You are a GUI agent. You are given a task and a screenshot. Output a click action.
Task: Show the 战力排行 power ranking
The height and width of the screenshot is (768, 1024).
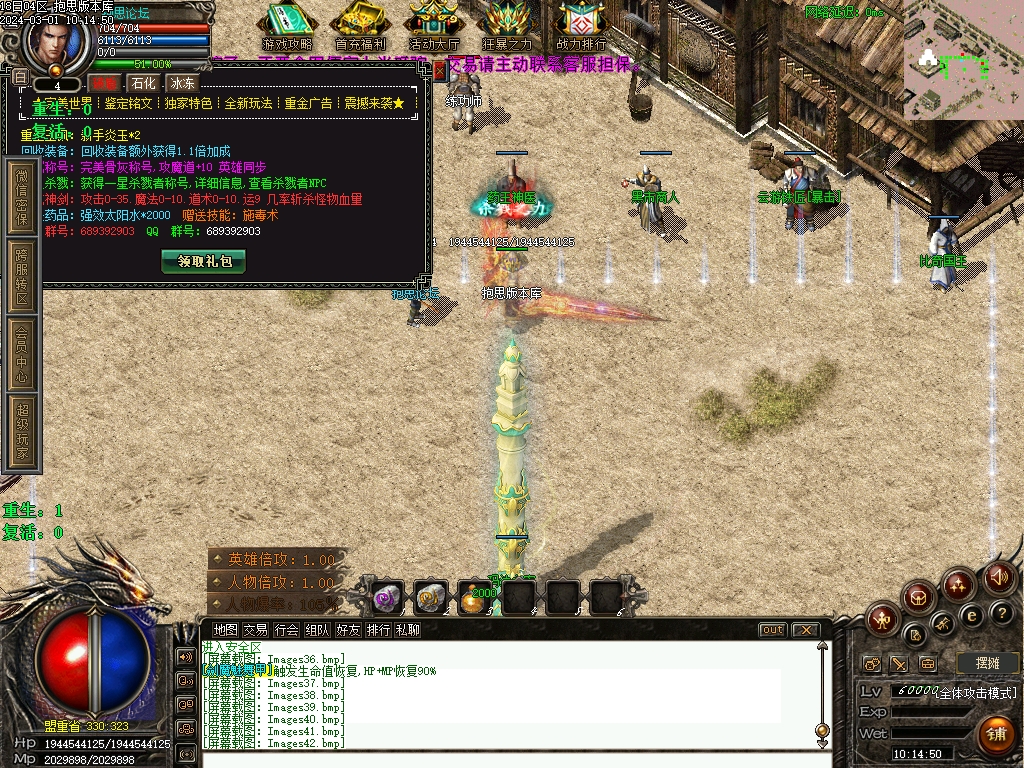581,27
